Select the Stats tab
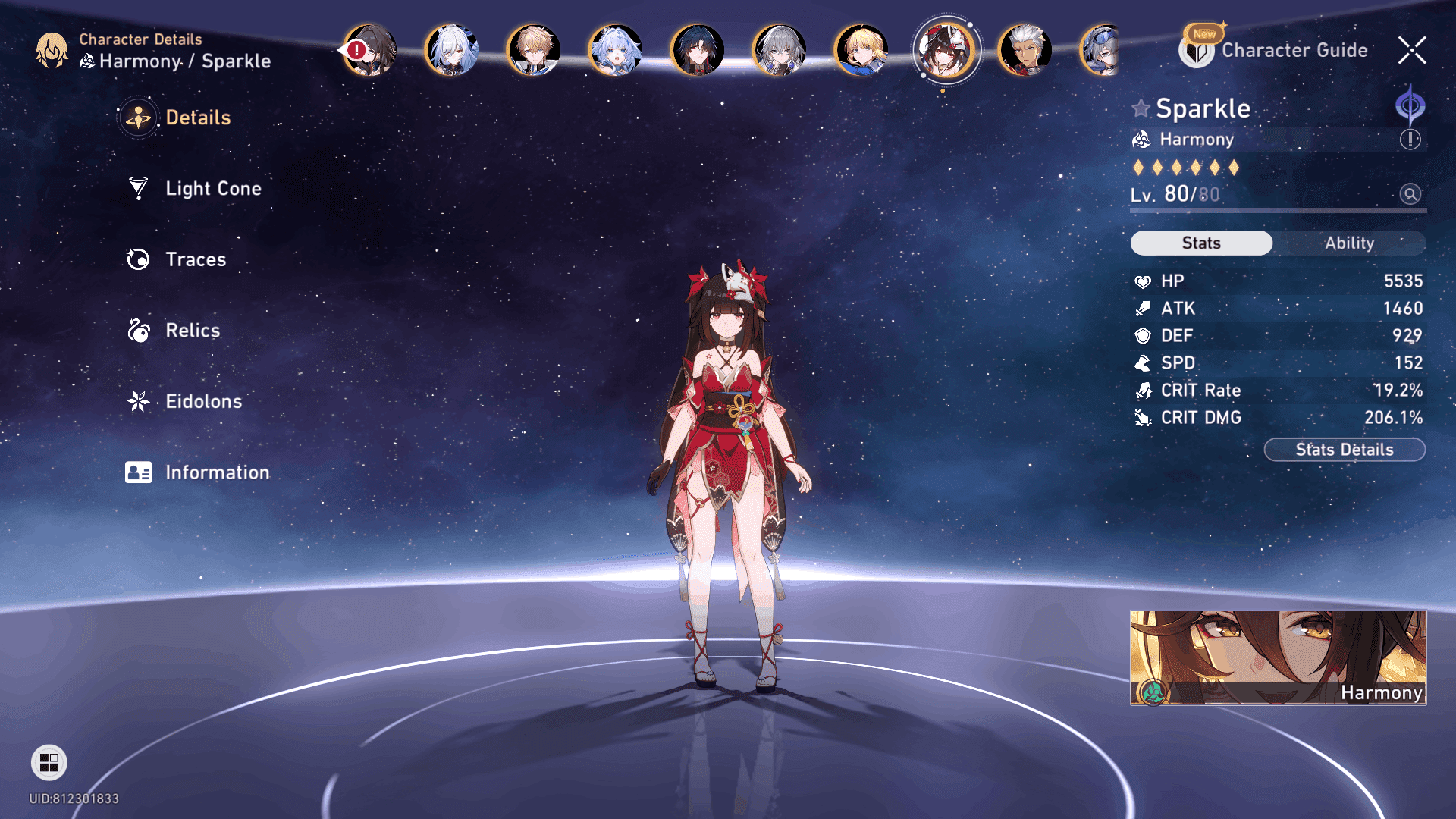Screen dimensions: 1456x819 (1201, 243)
